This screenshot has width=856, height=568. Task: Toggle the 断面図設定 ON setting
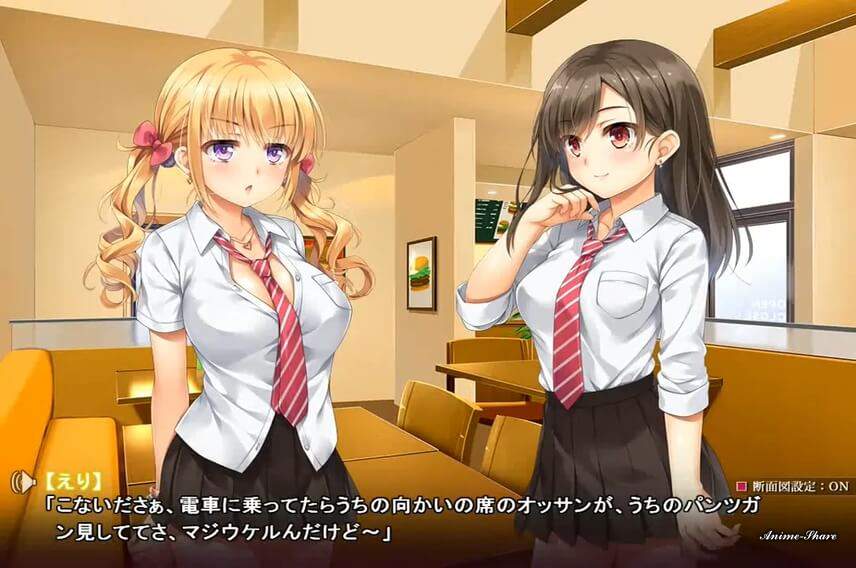(793, 485)
